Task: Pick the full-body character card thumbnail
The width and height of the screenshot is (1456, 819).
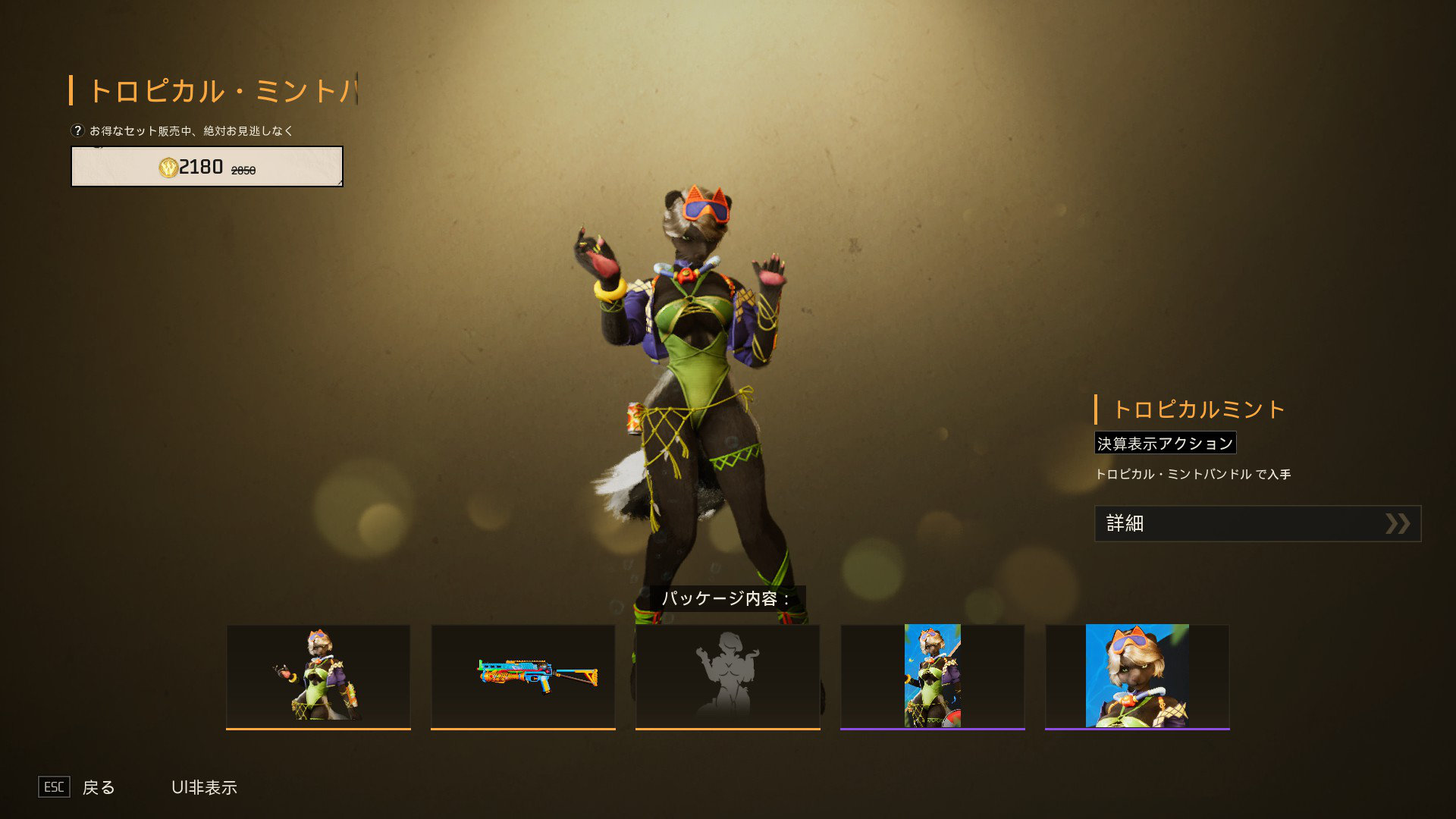Action: (x=933, y=676)
